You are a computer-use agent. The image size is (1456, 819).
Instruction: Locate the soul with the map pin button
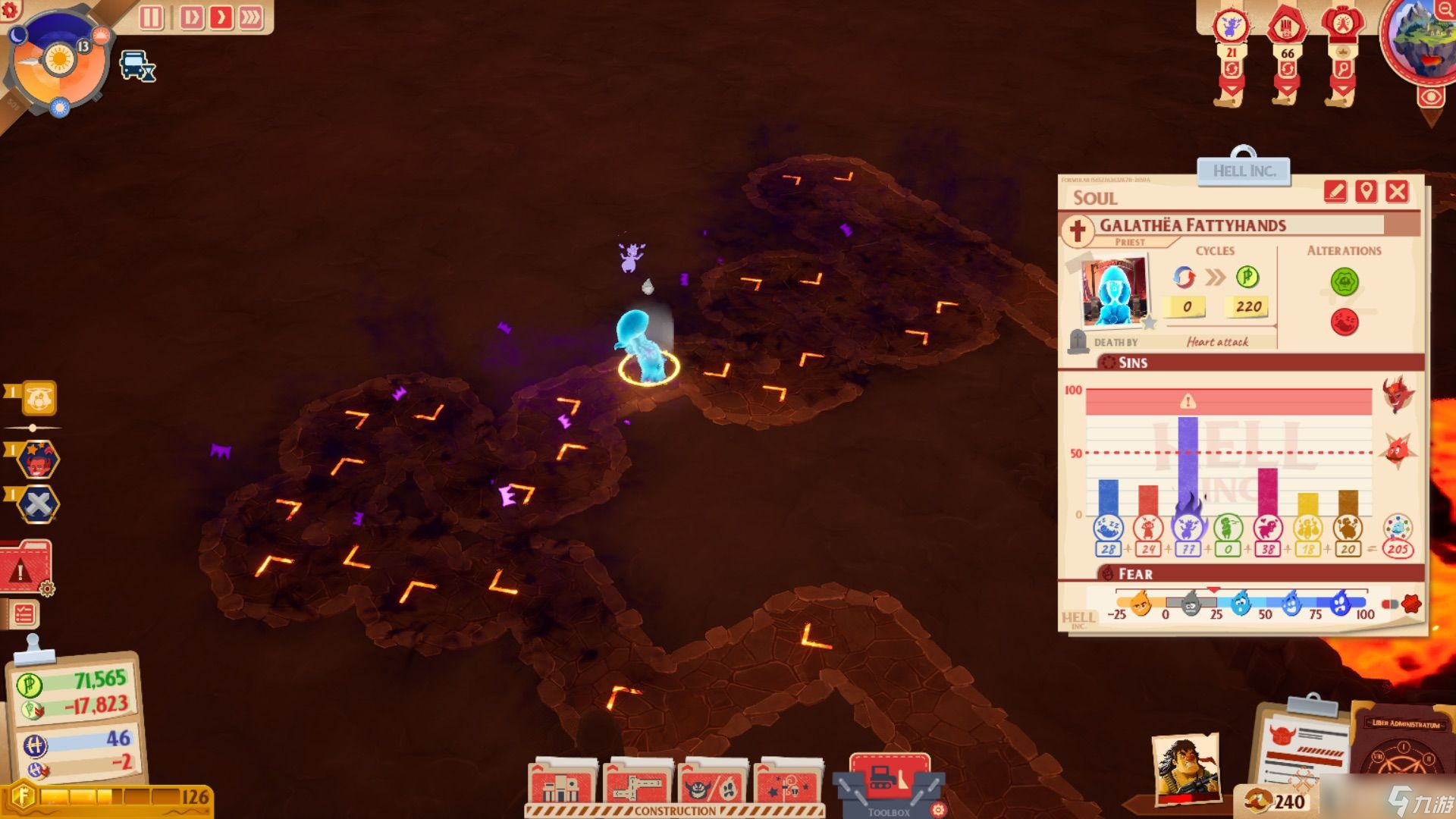(x=1366, y=191)
